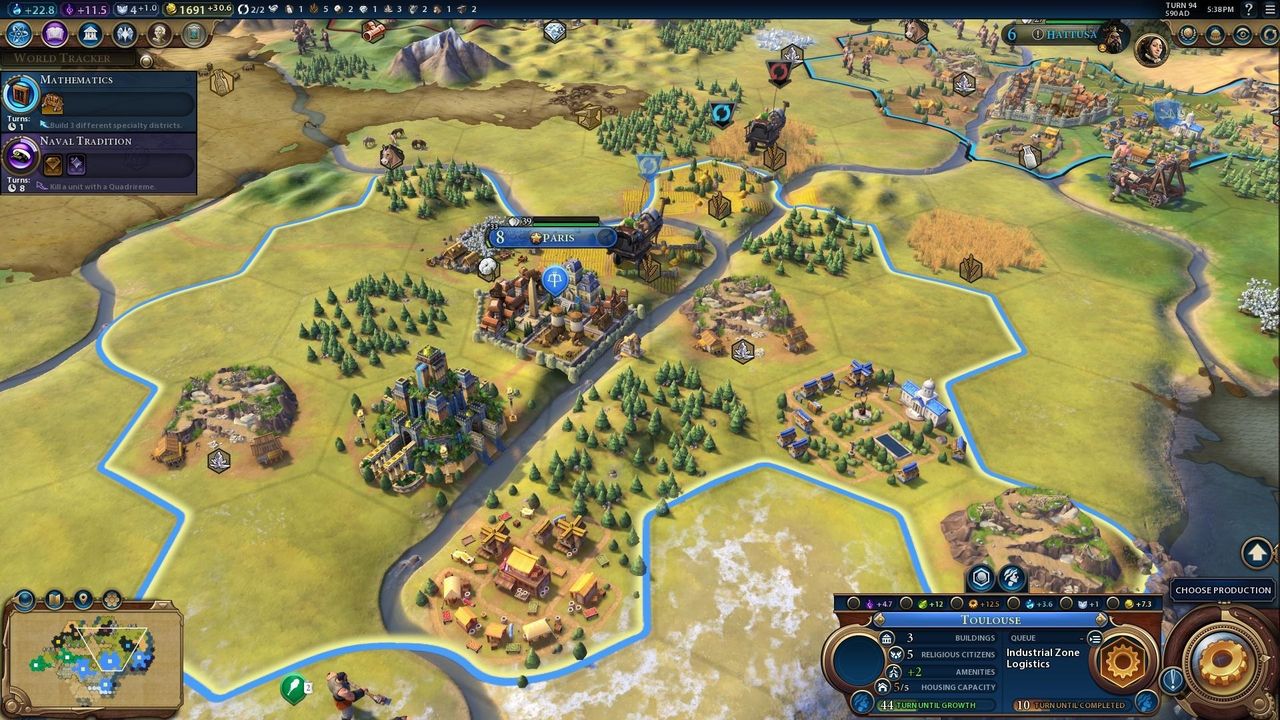Screen dimensions: 1280x720
Task: Toggle the World Tracker panel button
Action: (x=147, y=60)
